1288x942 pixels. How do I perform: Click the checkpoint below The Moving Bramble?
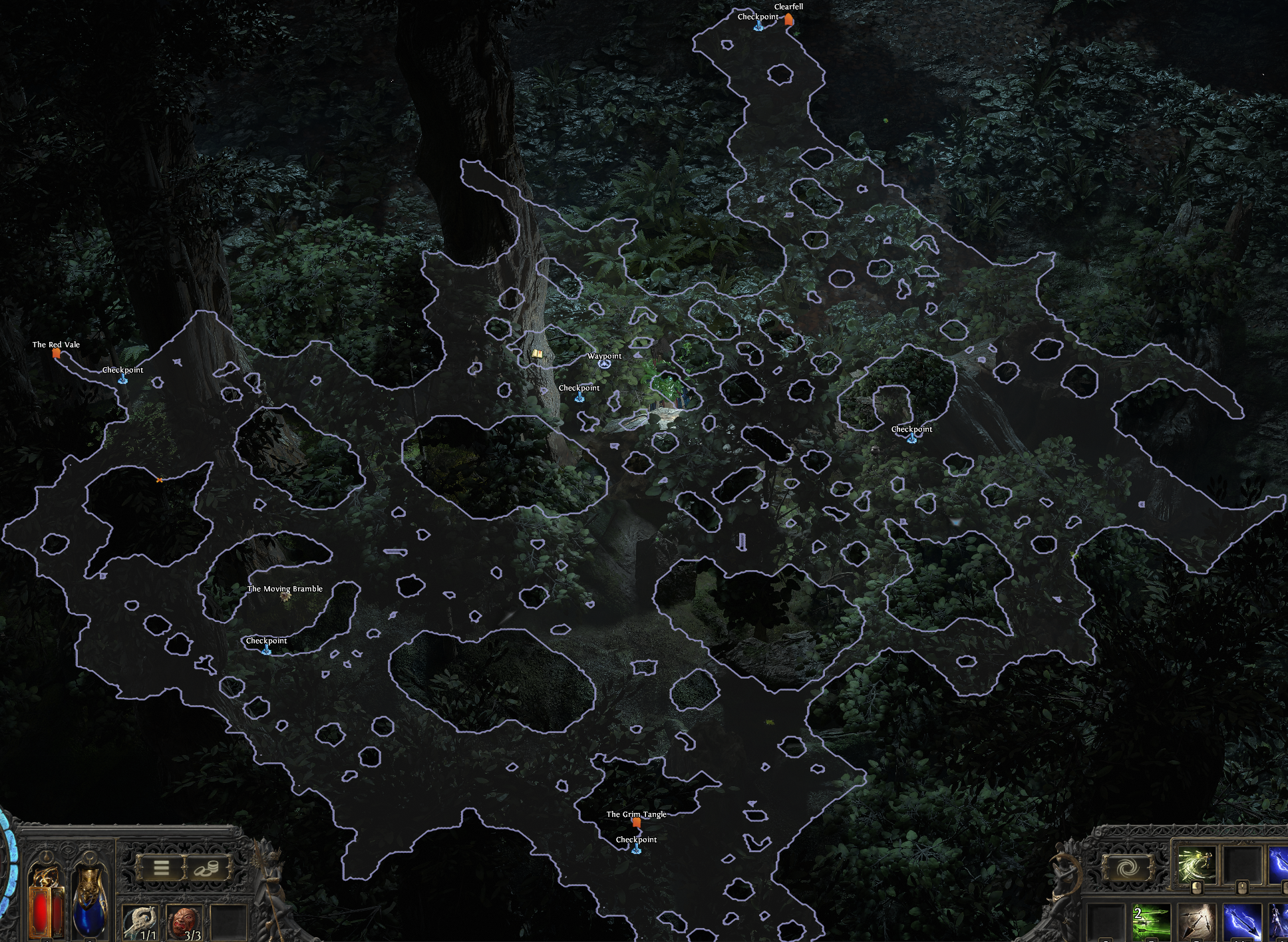pos(267,650)
